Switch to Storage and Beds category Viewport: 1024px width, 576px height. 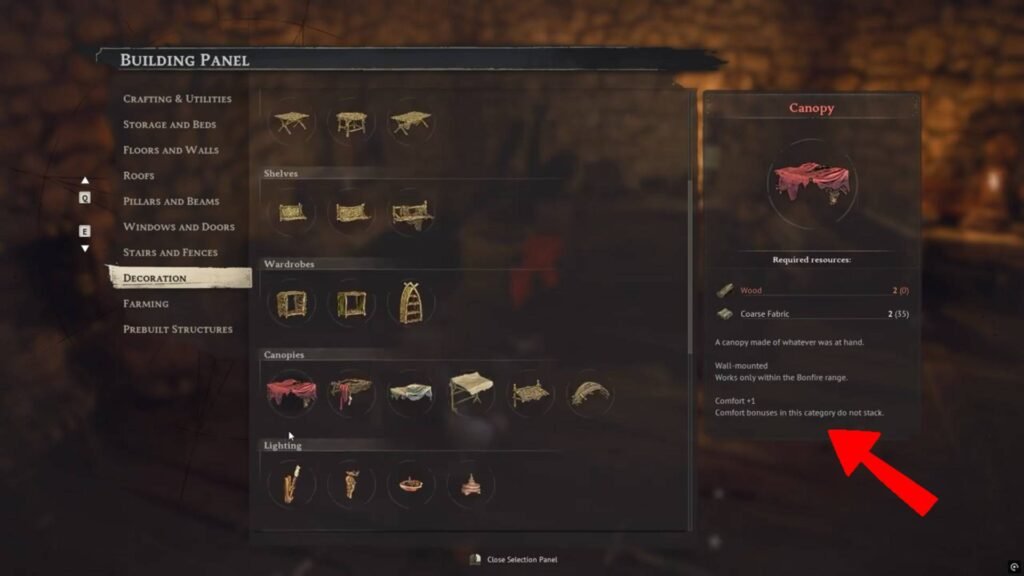point(169,125)
